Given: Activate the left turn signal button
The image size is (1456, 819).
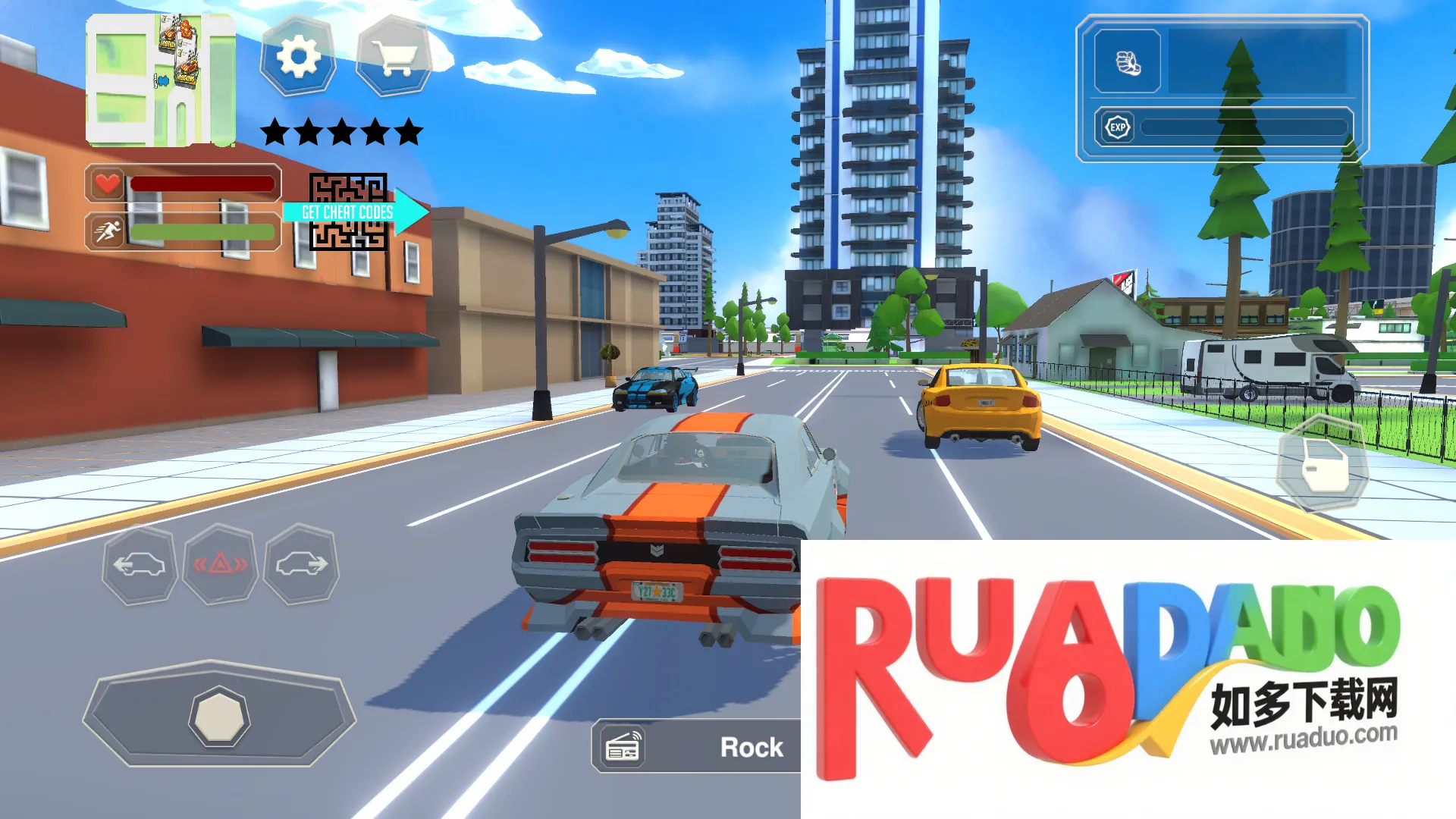Looking at the screenshot, I should pos(140,565).
